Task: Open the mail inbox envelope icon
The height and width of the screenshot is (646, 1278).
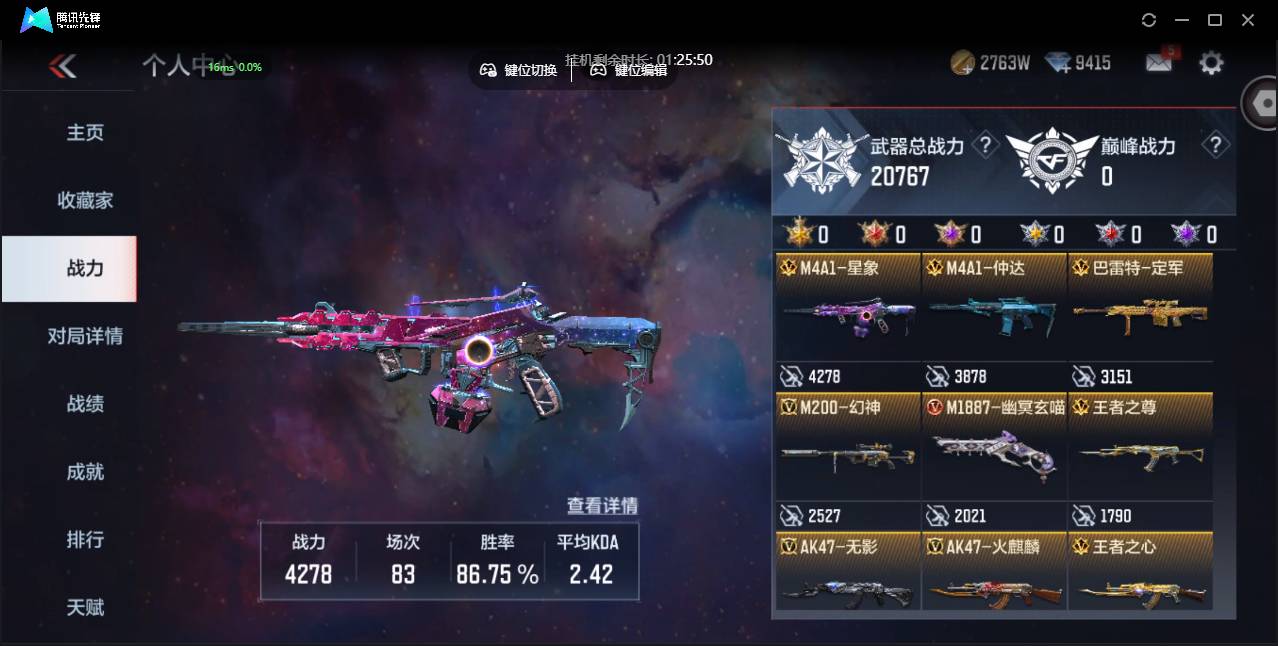Action: (x=1158, y=63)
